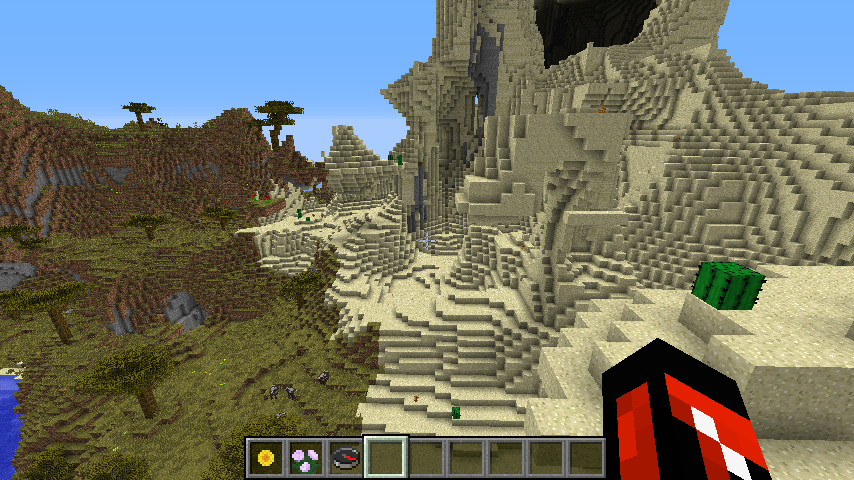This screenshot has height=480, width=854.
Task: Select the yellow dandelion hotbar slot
Action: pyautogui.click(x=266, y=458)
